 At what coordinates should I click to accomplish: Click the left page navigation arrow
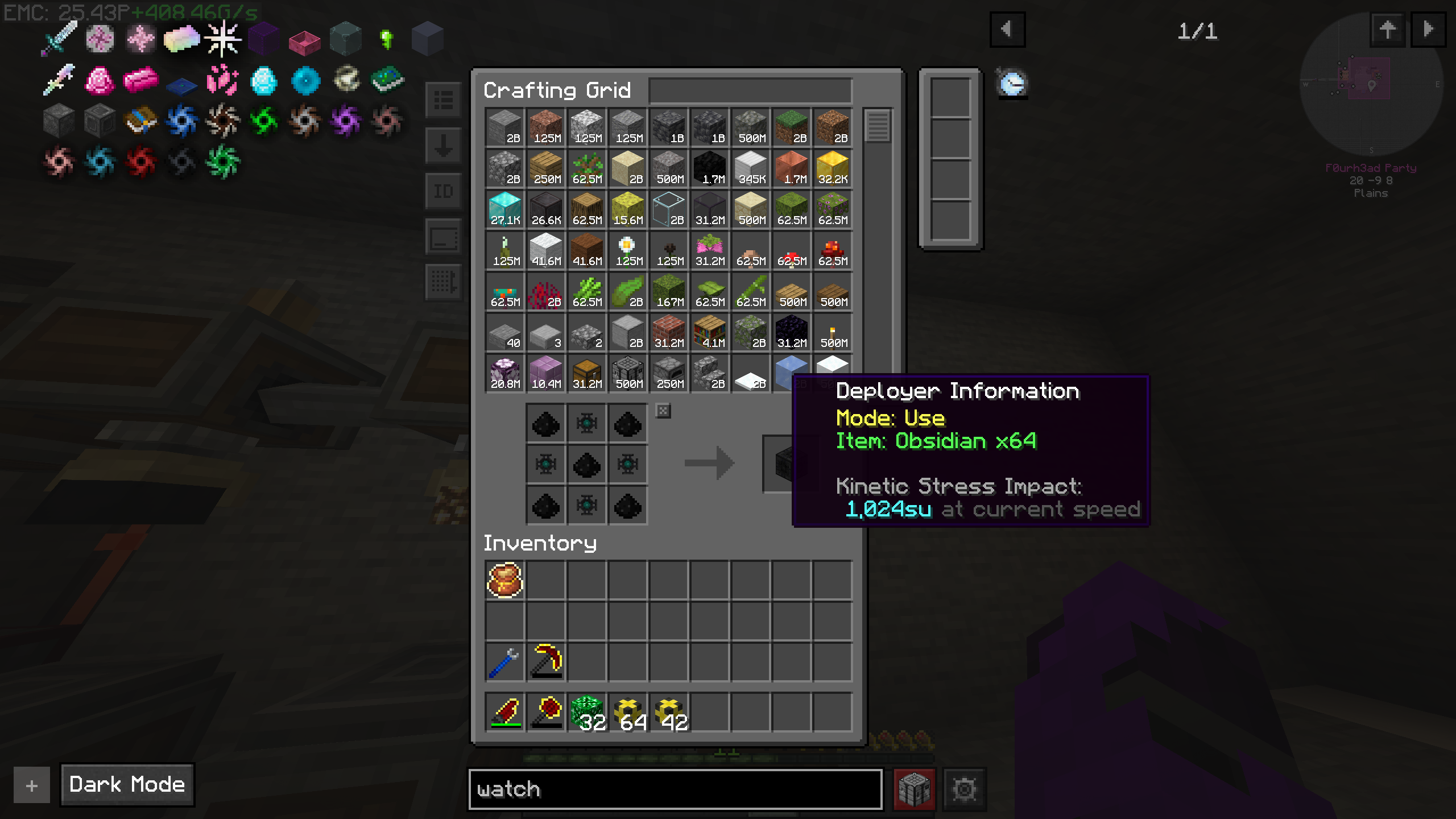coord(1008,30)
